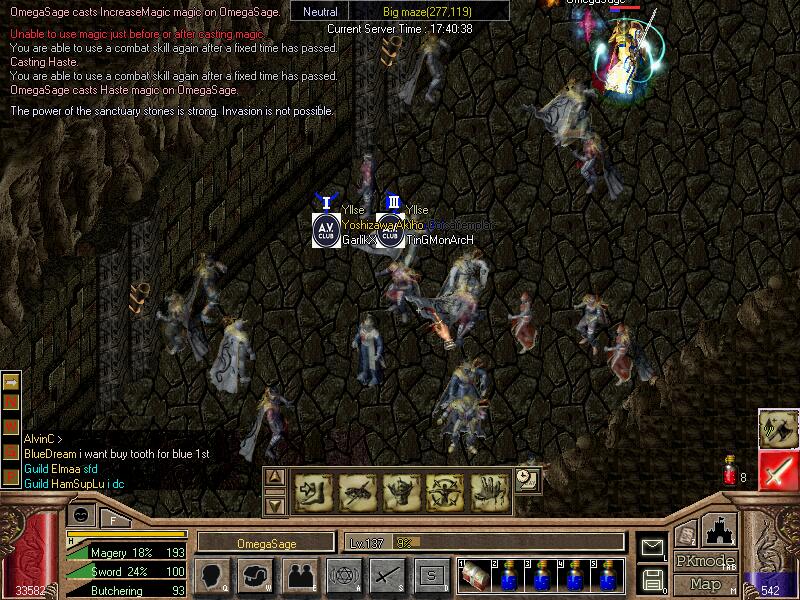The width and height of the screenshot is (800, 600).
Task: Click the skill bar down arrow
Action: [276, 504]
